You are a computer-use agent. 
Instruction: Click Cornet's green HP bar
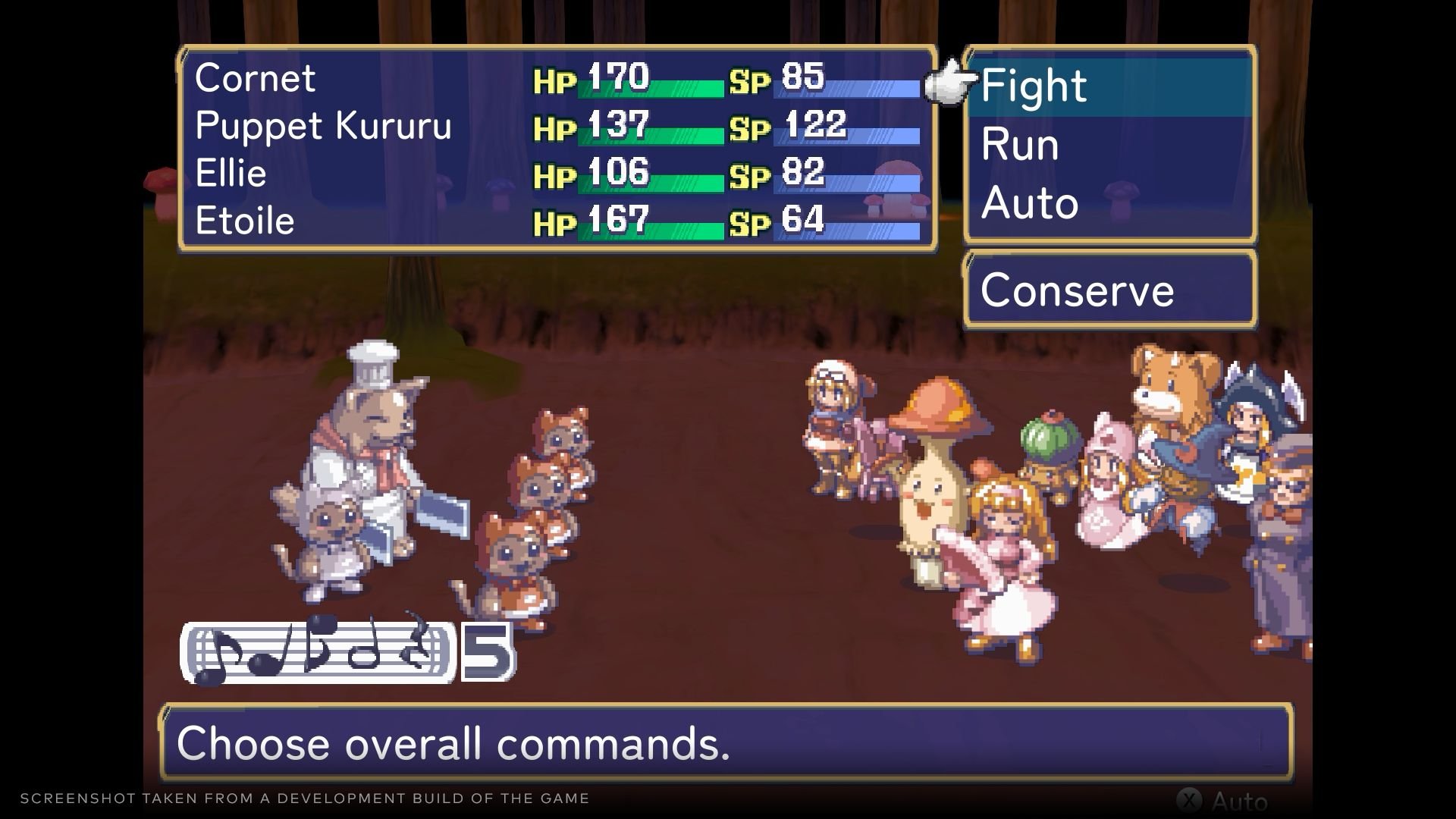[x=652, y=89]
